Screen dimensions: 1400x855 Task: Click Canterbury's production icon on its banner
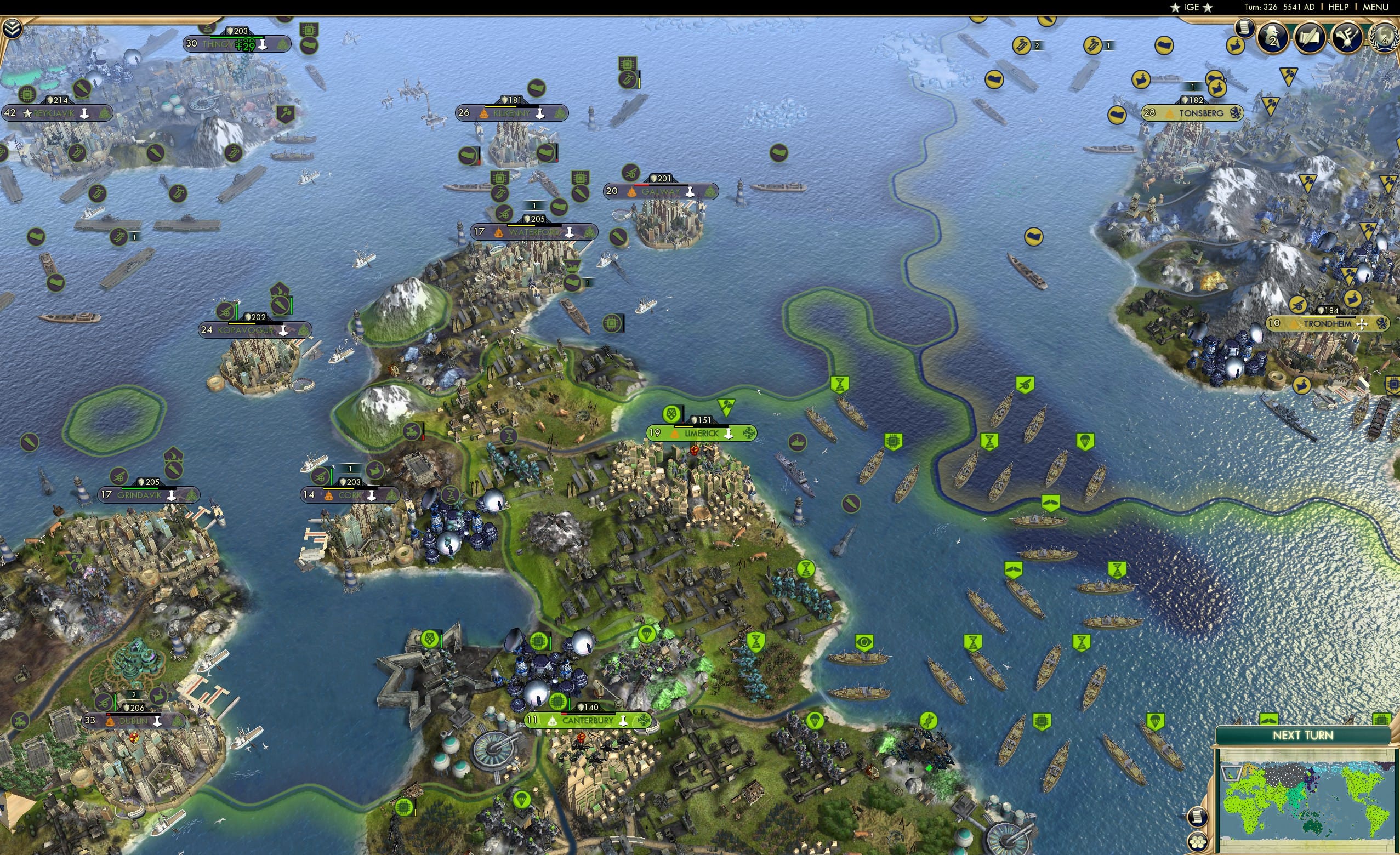623,721
